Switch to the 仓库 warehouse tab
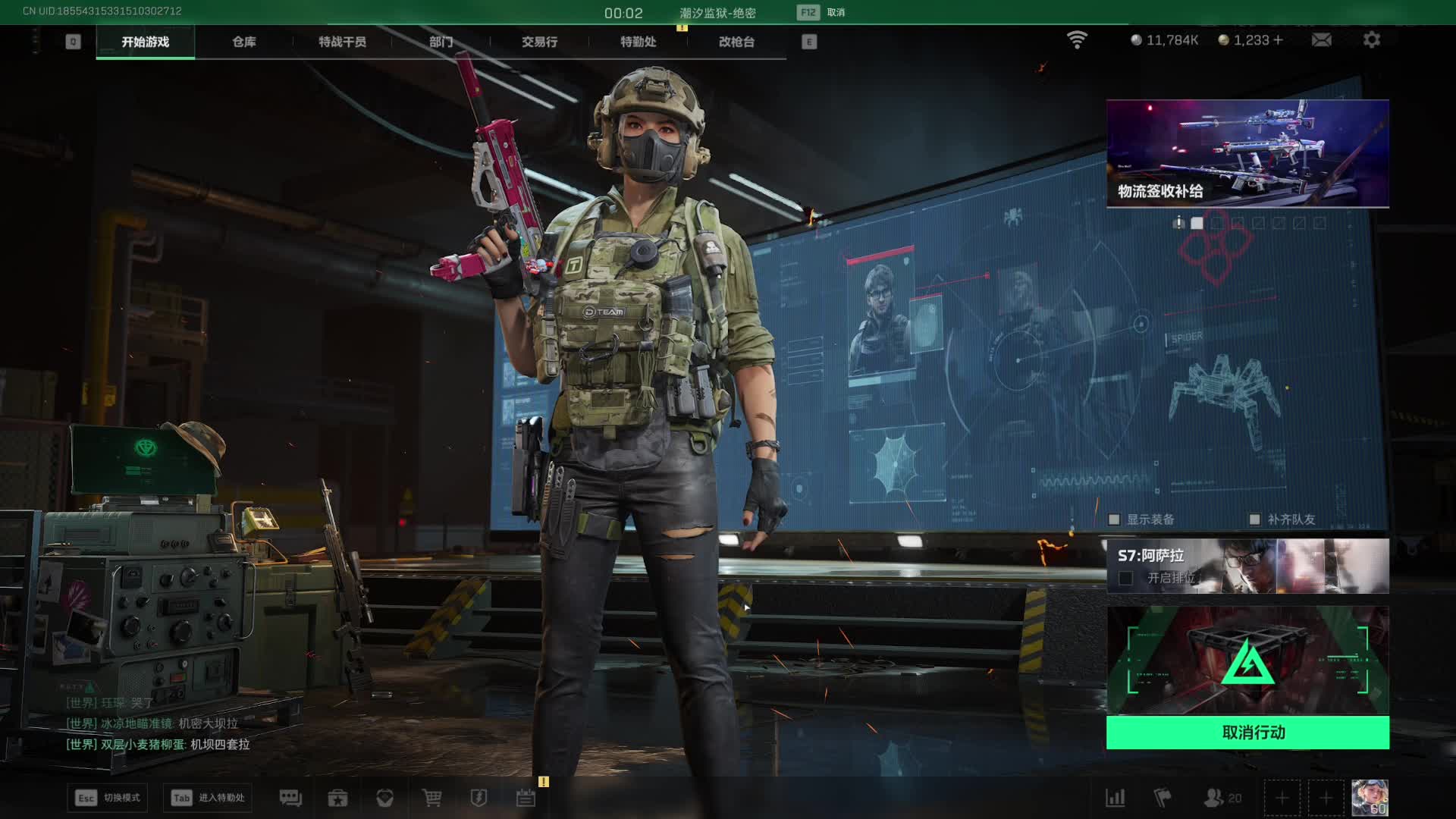The image size is (1456, 819). click(x=243, y=42)
